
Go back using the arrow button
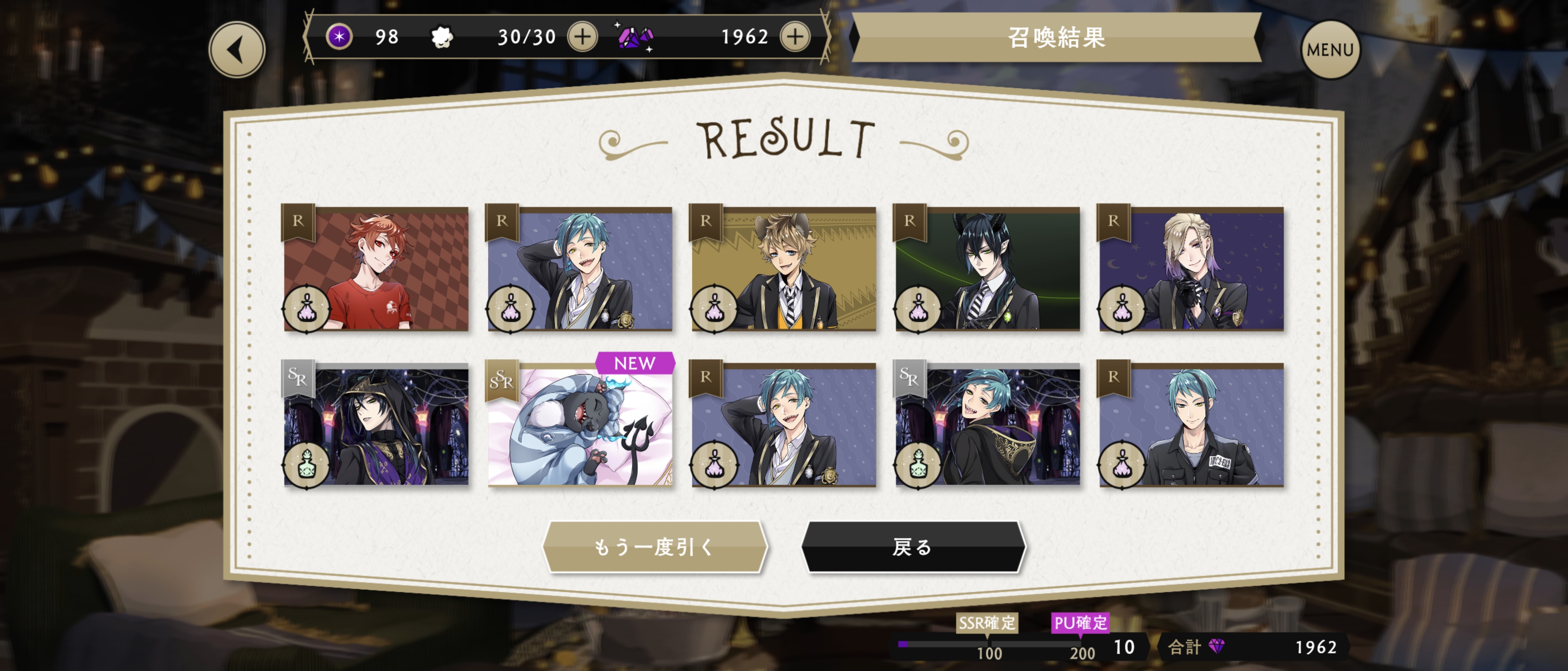coord(237,50)
